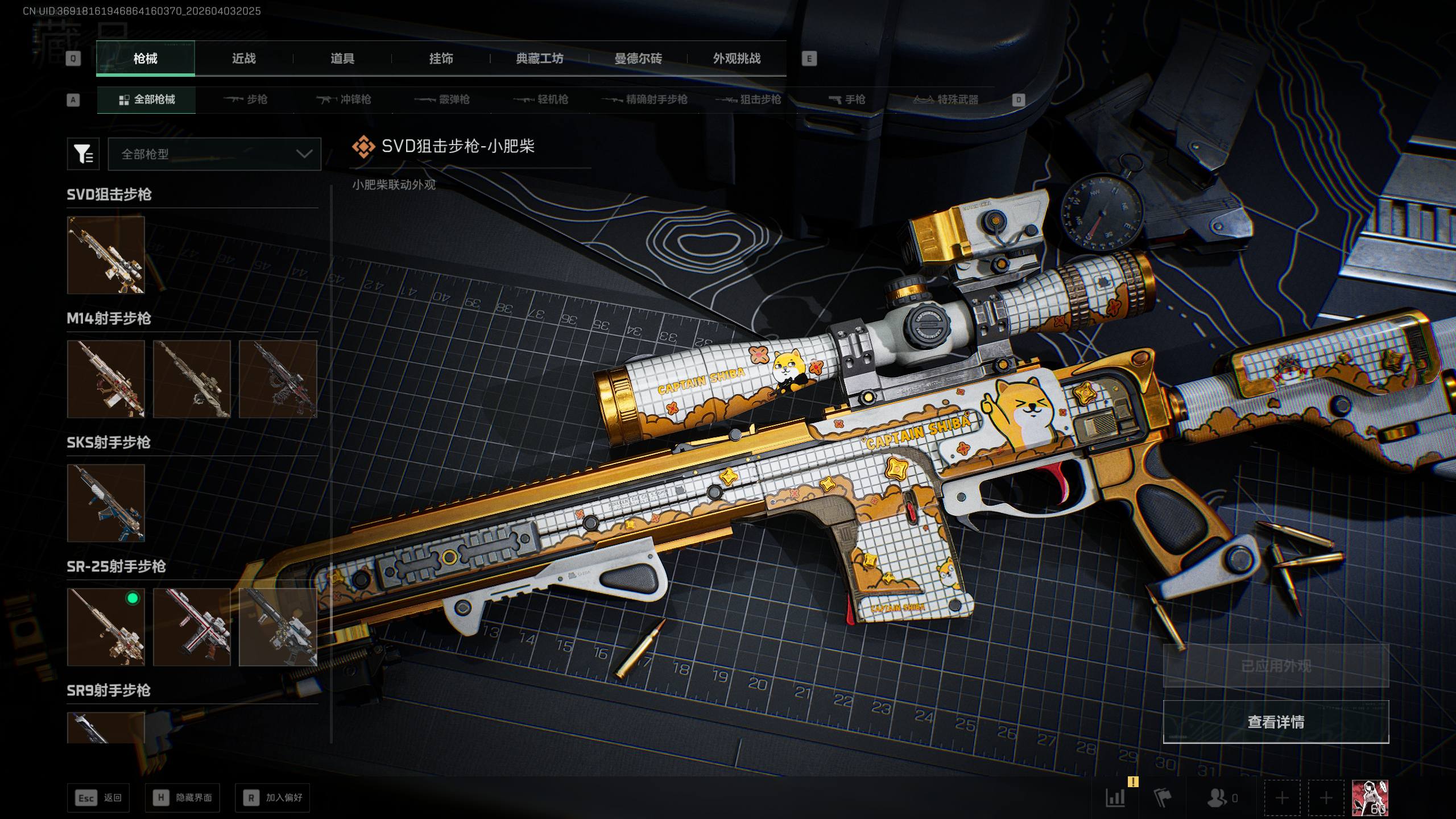This screenshot has width=1456, height=819.
Task: Show only 轻机枪 light machine guns
Action: pos(541,100)
